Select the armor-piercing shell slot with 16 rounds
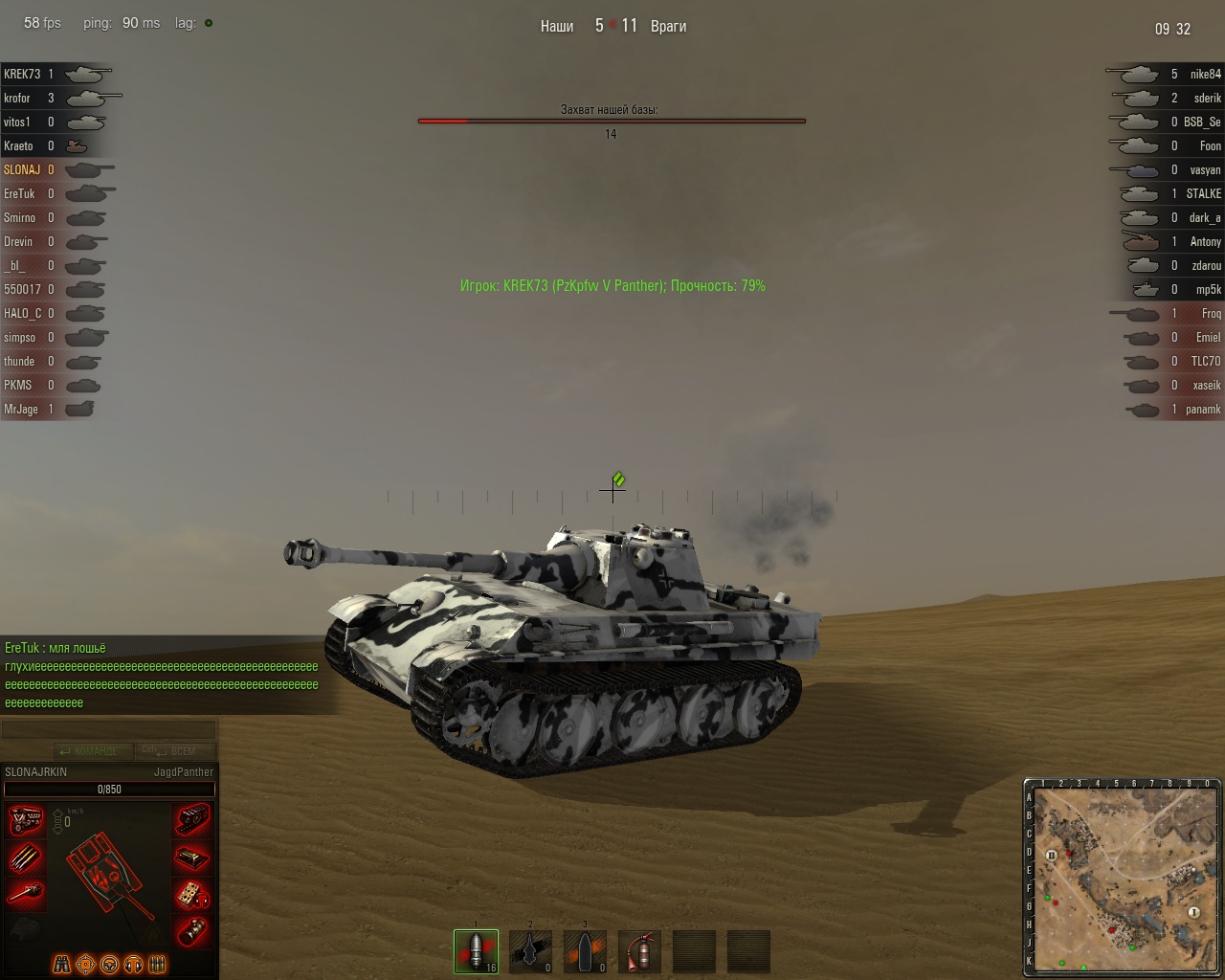This screenshot has width=1225, height=980. click(x=476, y=951)
